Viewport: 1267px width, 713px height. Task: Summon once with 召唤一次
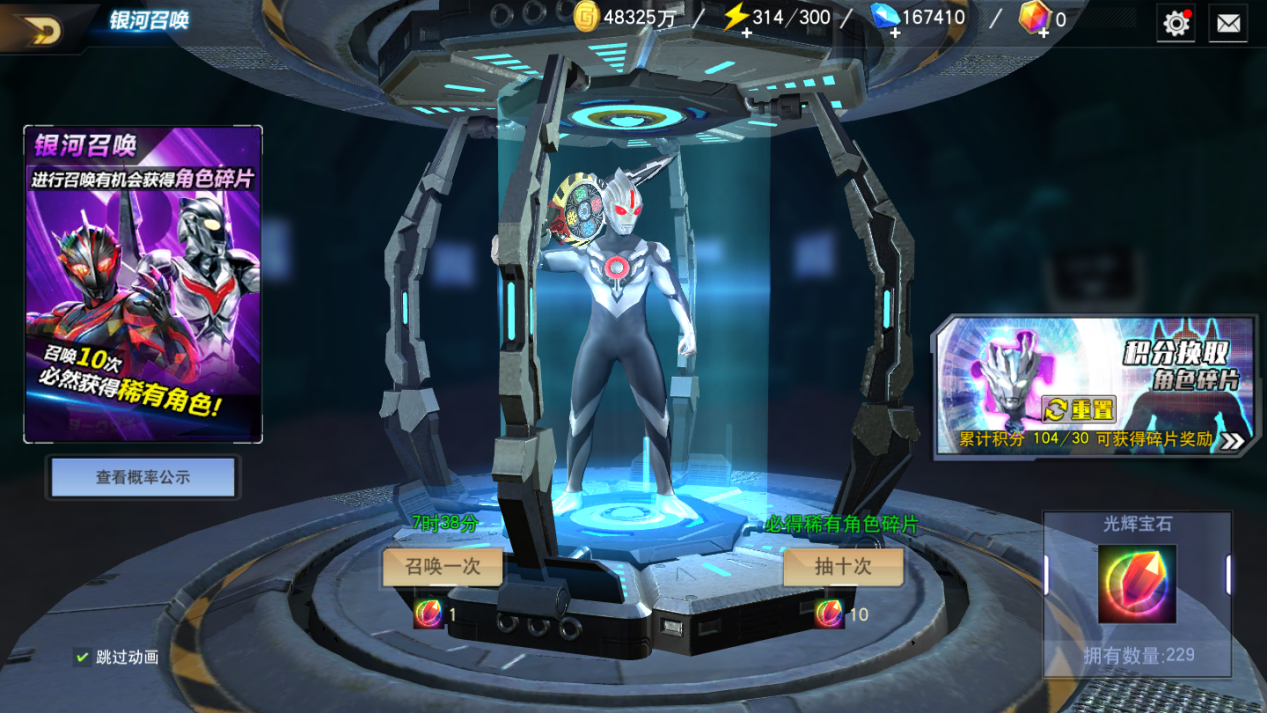[x=443, y=566]
